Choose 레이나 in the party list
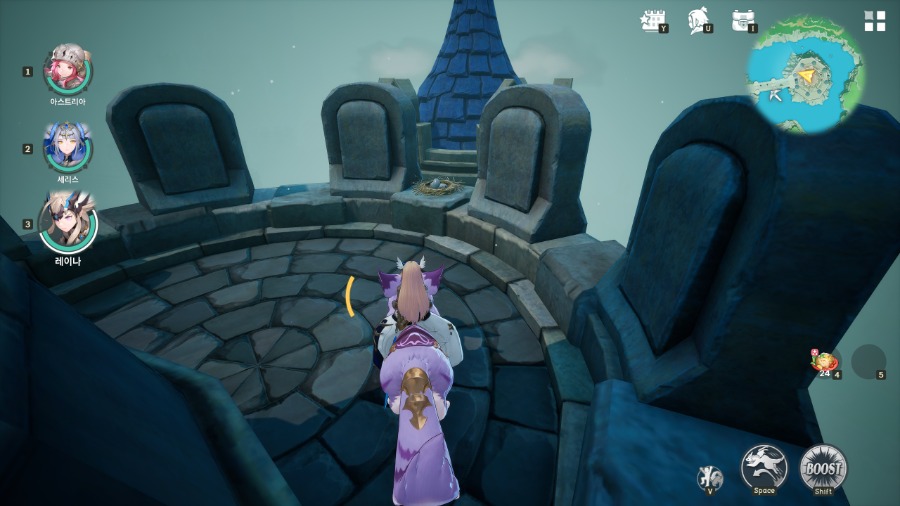Image resolution: width=900 pixels, height=506 pixels. [x=68, y=222]
